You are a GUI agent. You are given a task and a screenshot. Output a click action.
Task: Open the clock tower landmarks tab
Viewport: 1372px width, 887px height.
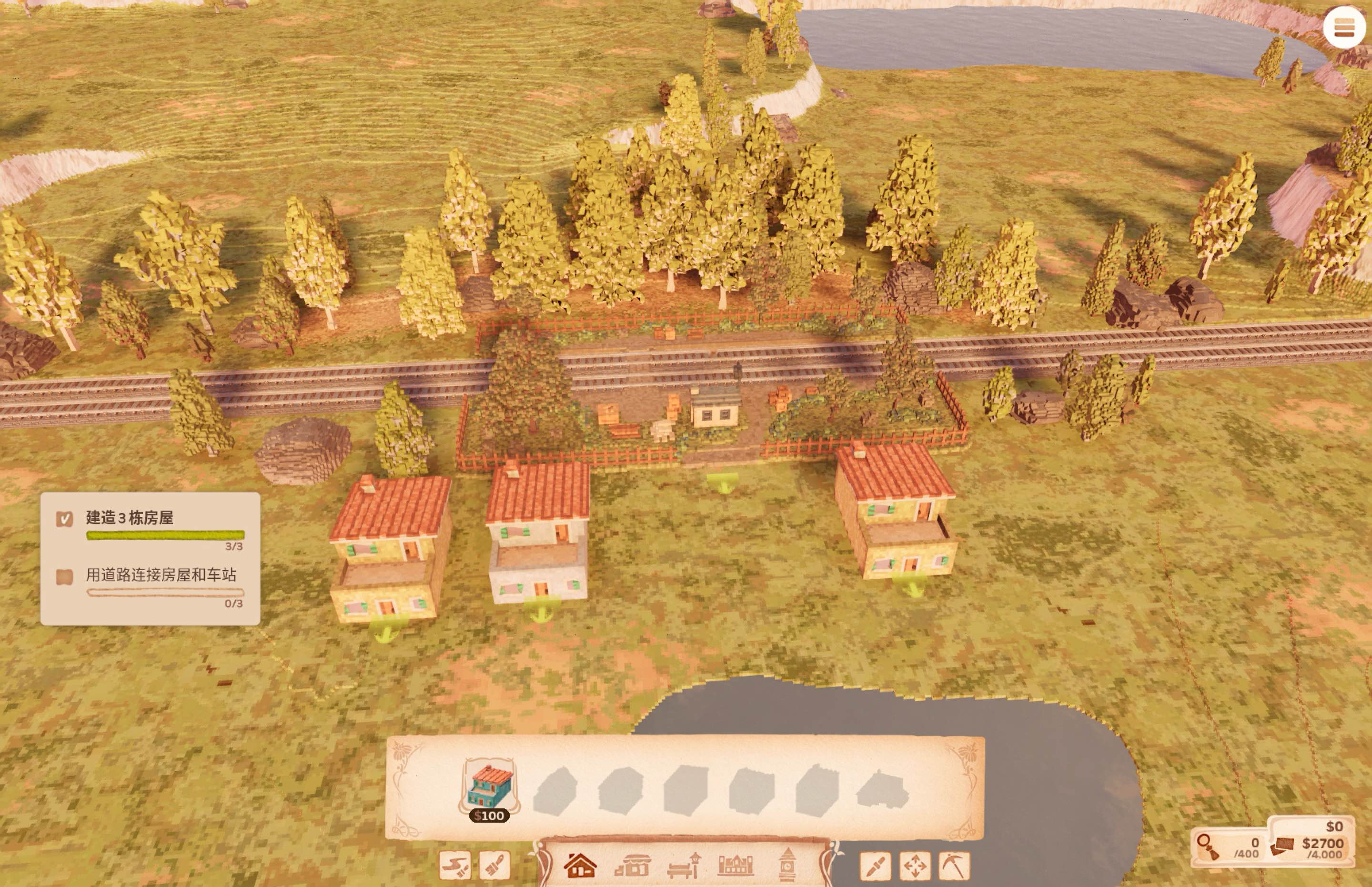(x=787, y=865)
